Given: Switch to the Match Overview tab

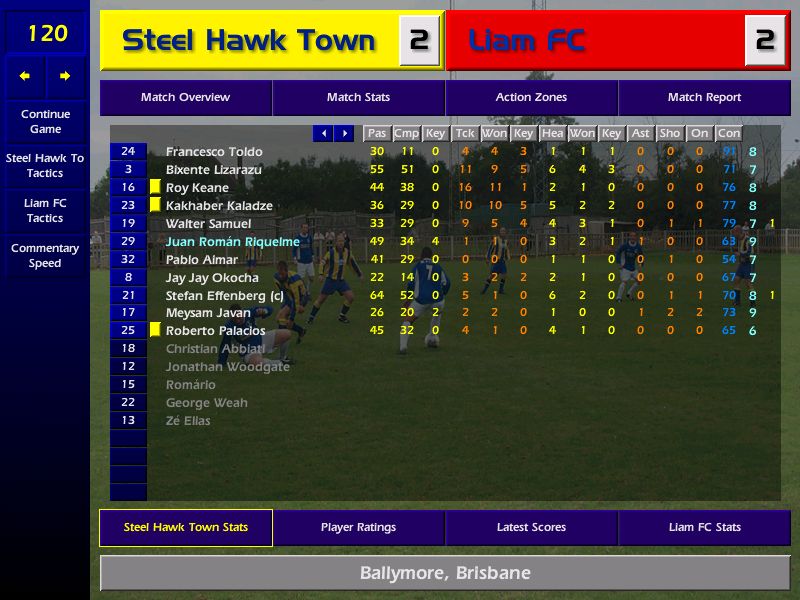Looking at the screenshot, I should point(185,98).
